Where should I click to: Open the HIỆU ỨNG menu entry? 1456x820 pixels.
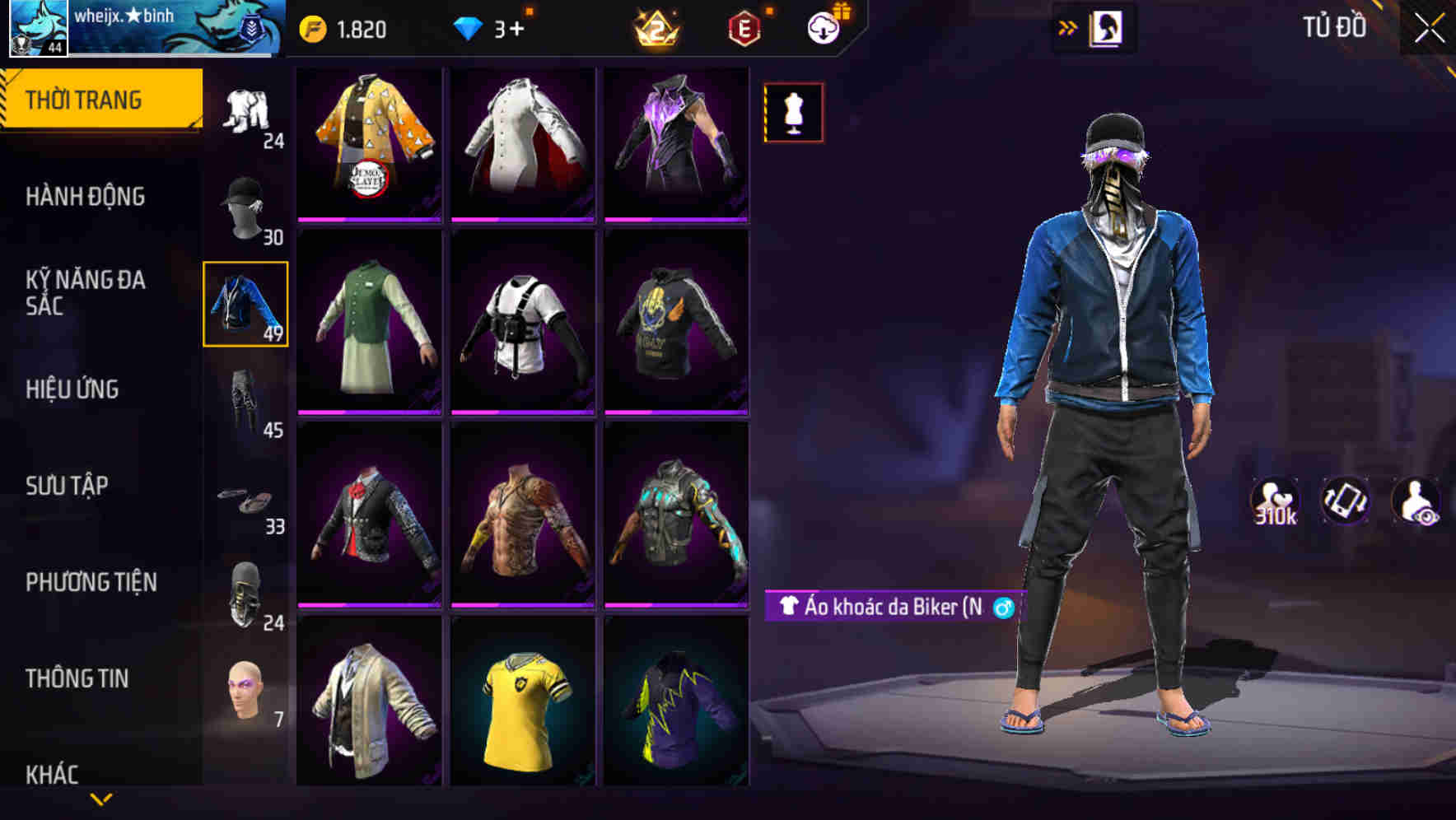(74, 389)
